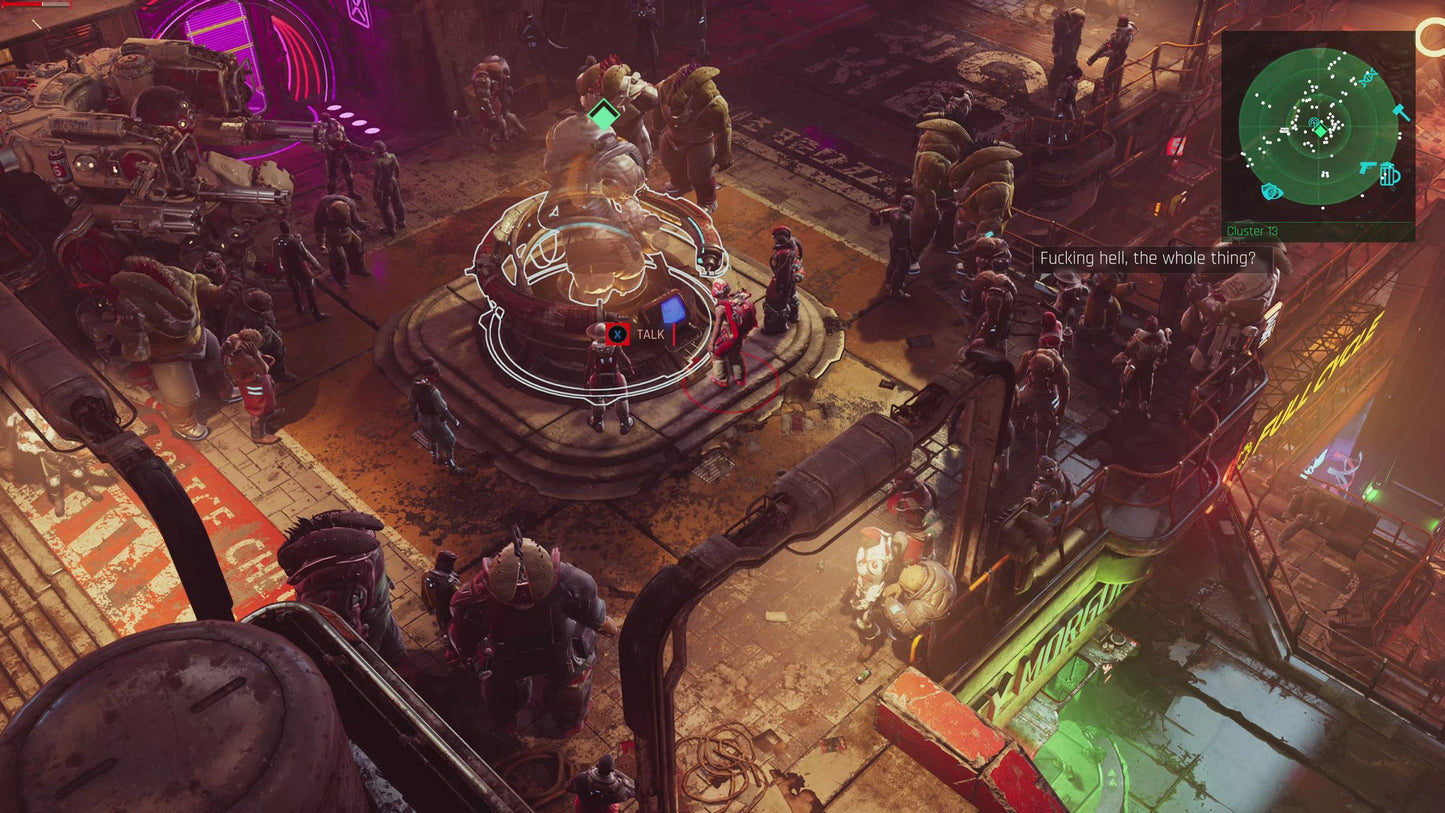Click the beer mug bar marker
Viewport: 1445px width, 813px height.
pos(1390,175)
